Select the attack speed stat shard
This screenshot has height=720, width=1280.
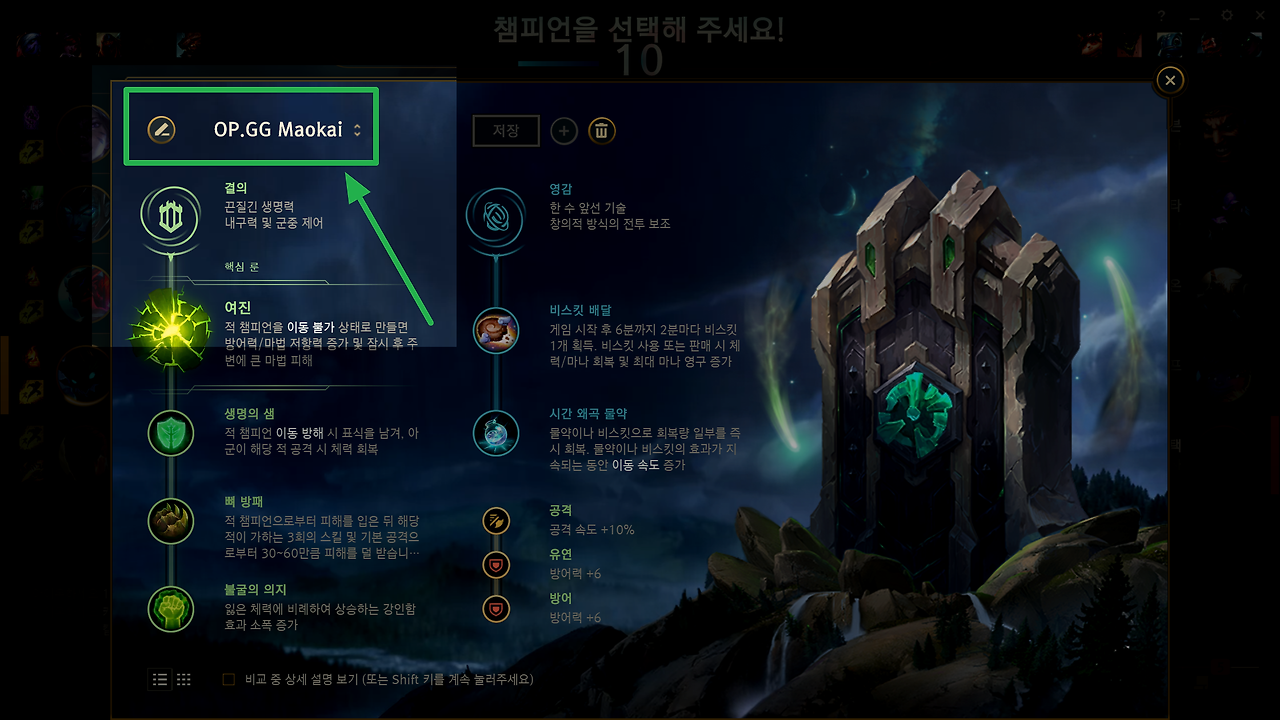[x=496, y=520]
